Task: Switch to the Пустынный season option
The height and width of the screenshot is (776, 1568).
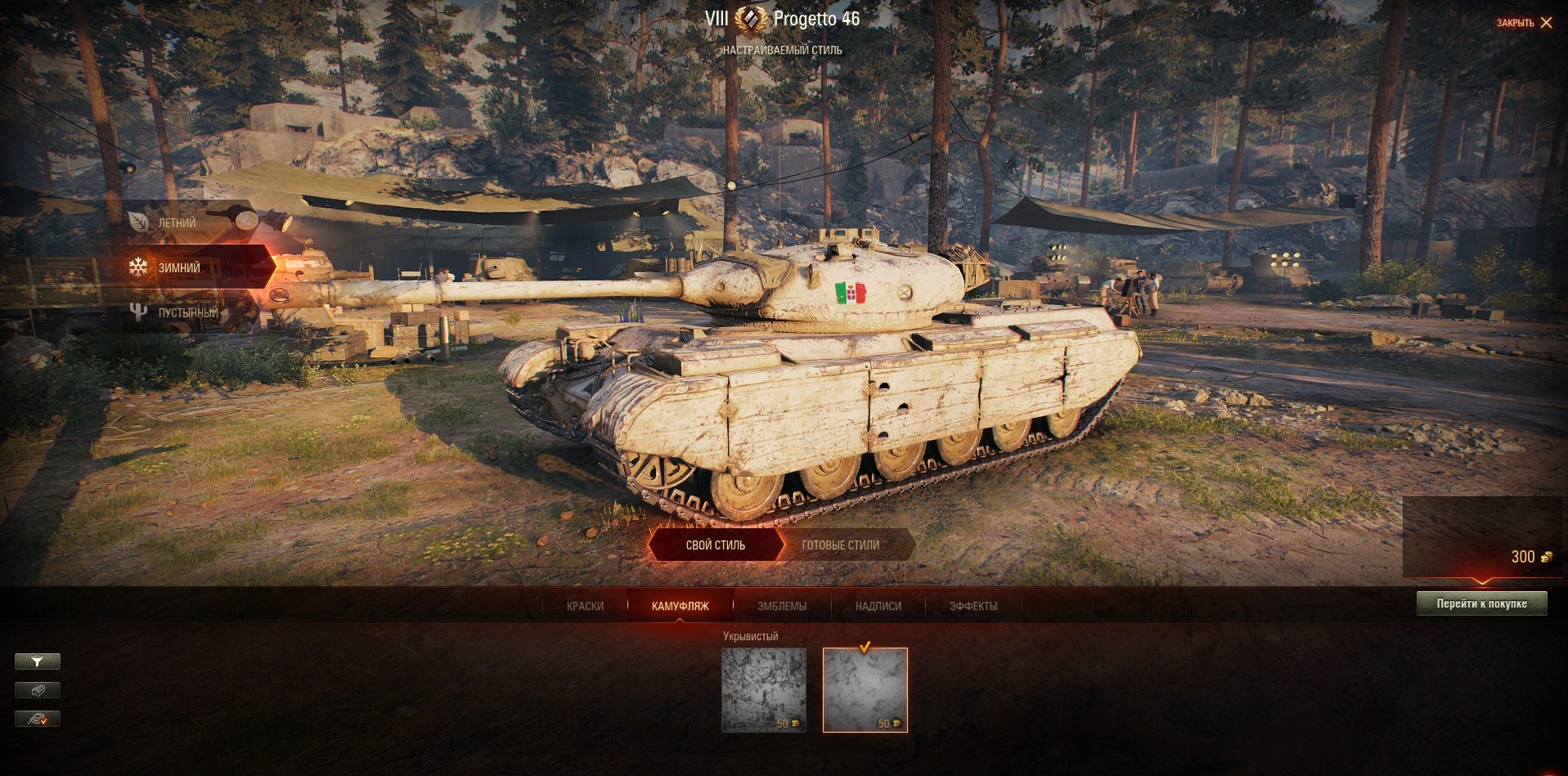Action: (x=187, y=312)
